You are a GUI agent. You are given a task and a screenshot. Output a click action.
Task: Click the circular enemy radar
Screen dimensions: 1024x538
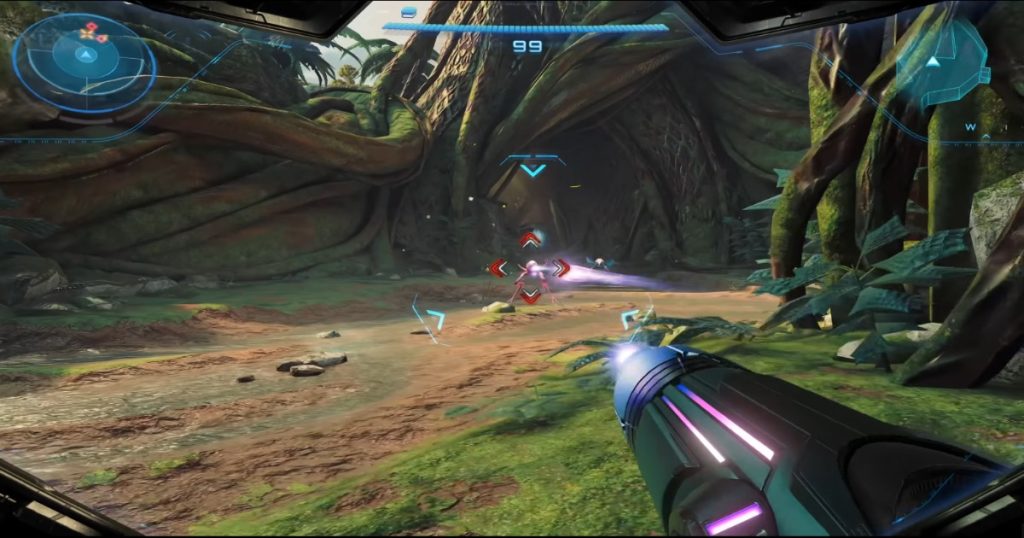pyautogui.click(x=84, y=58)
